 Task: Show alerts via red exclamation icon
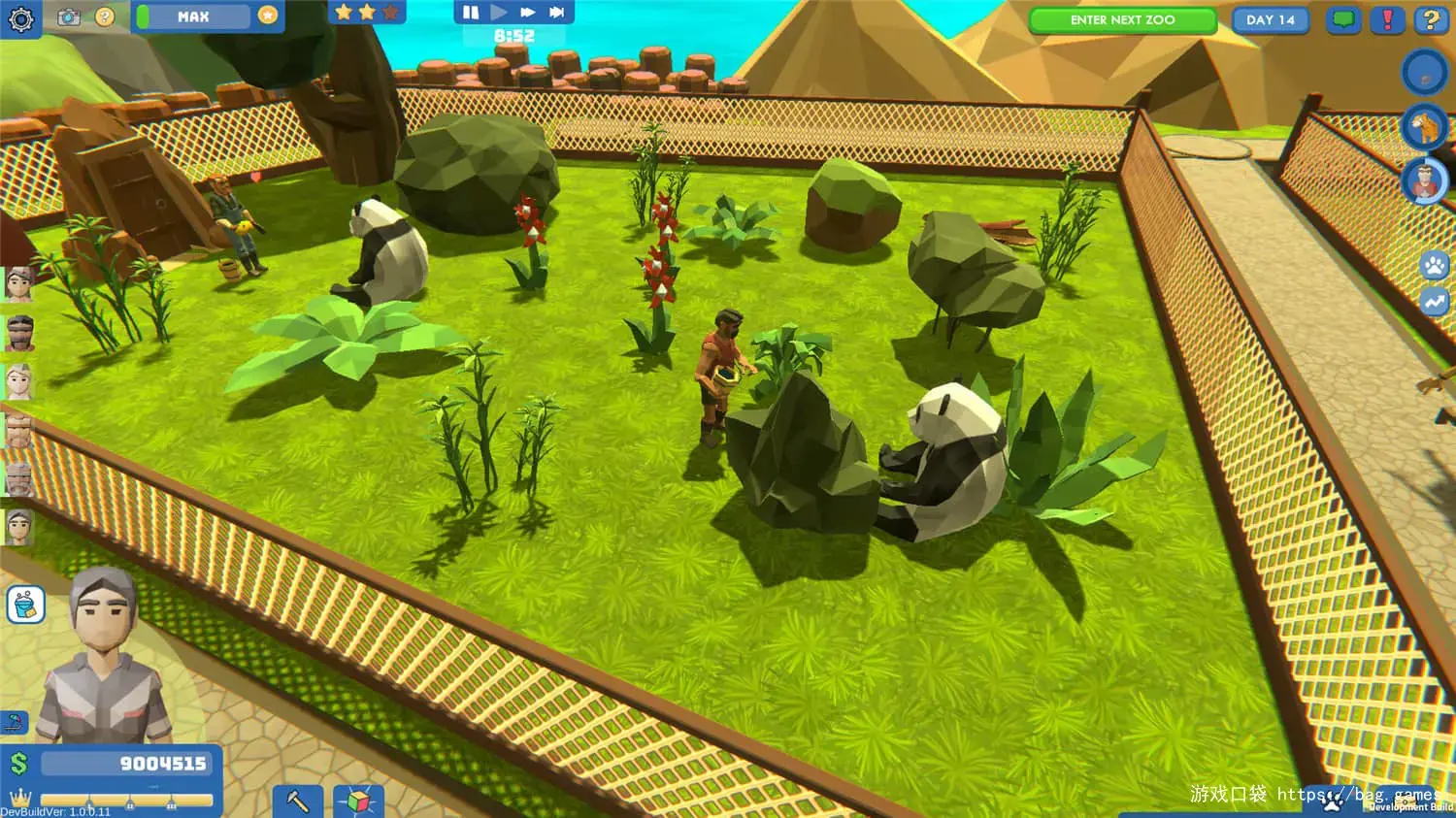(x=1387, y=19)
